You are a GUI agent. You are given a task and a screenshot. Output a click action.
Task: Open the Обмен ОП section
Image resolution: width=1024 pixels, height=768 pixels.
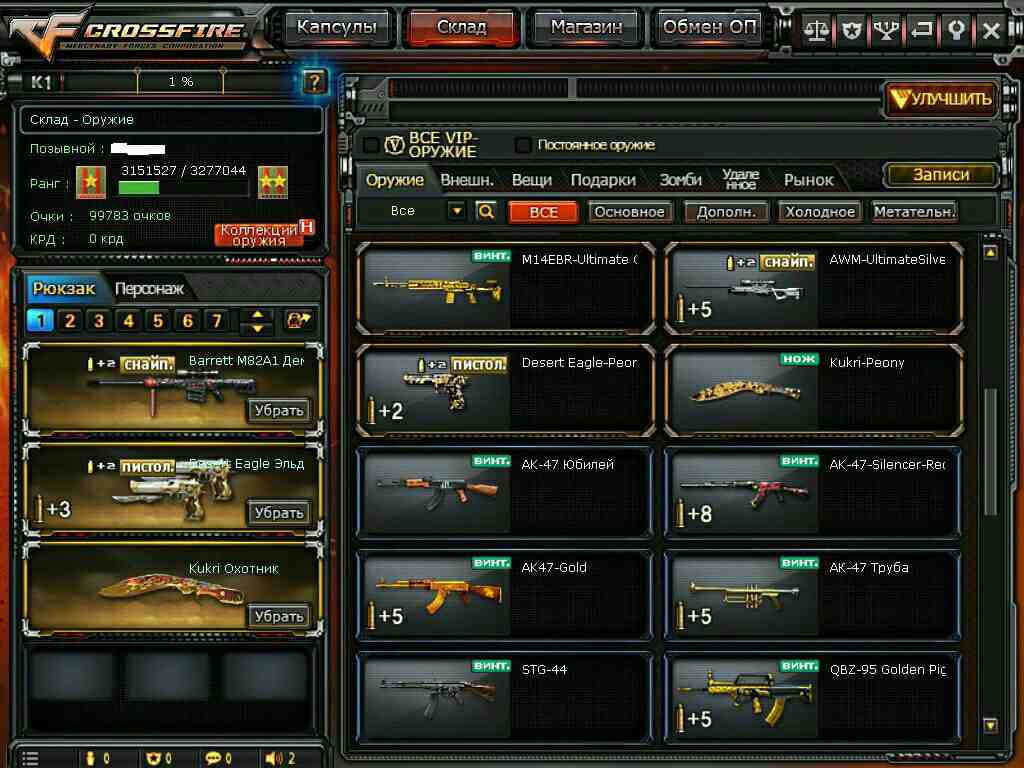click(710, 28)
